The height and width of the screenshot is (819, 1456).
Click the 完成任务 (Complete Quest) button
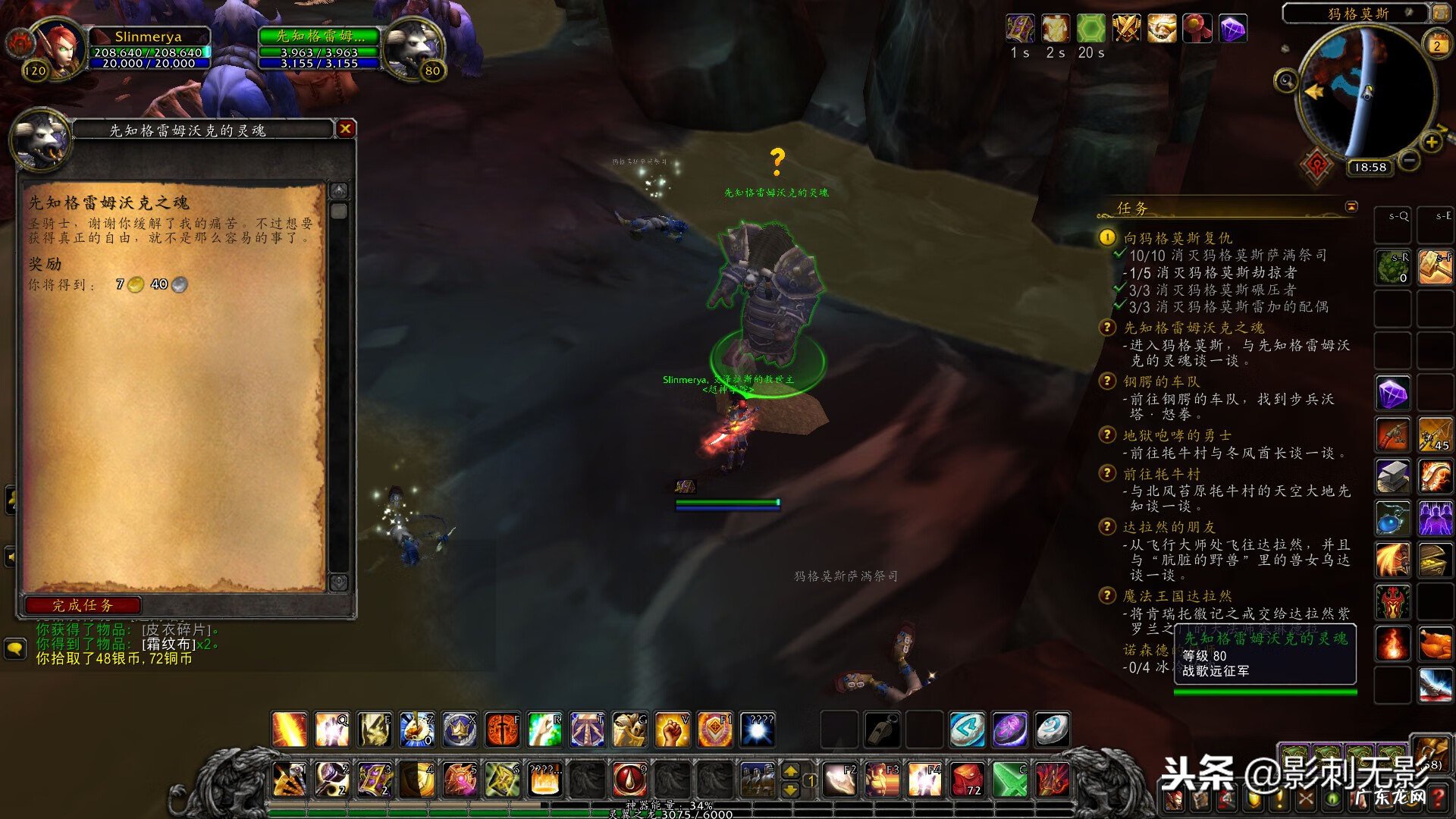coord(83,605)
